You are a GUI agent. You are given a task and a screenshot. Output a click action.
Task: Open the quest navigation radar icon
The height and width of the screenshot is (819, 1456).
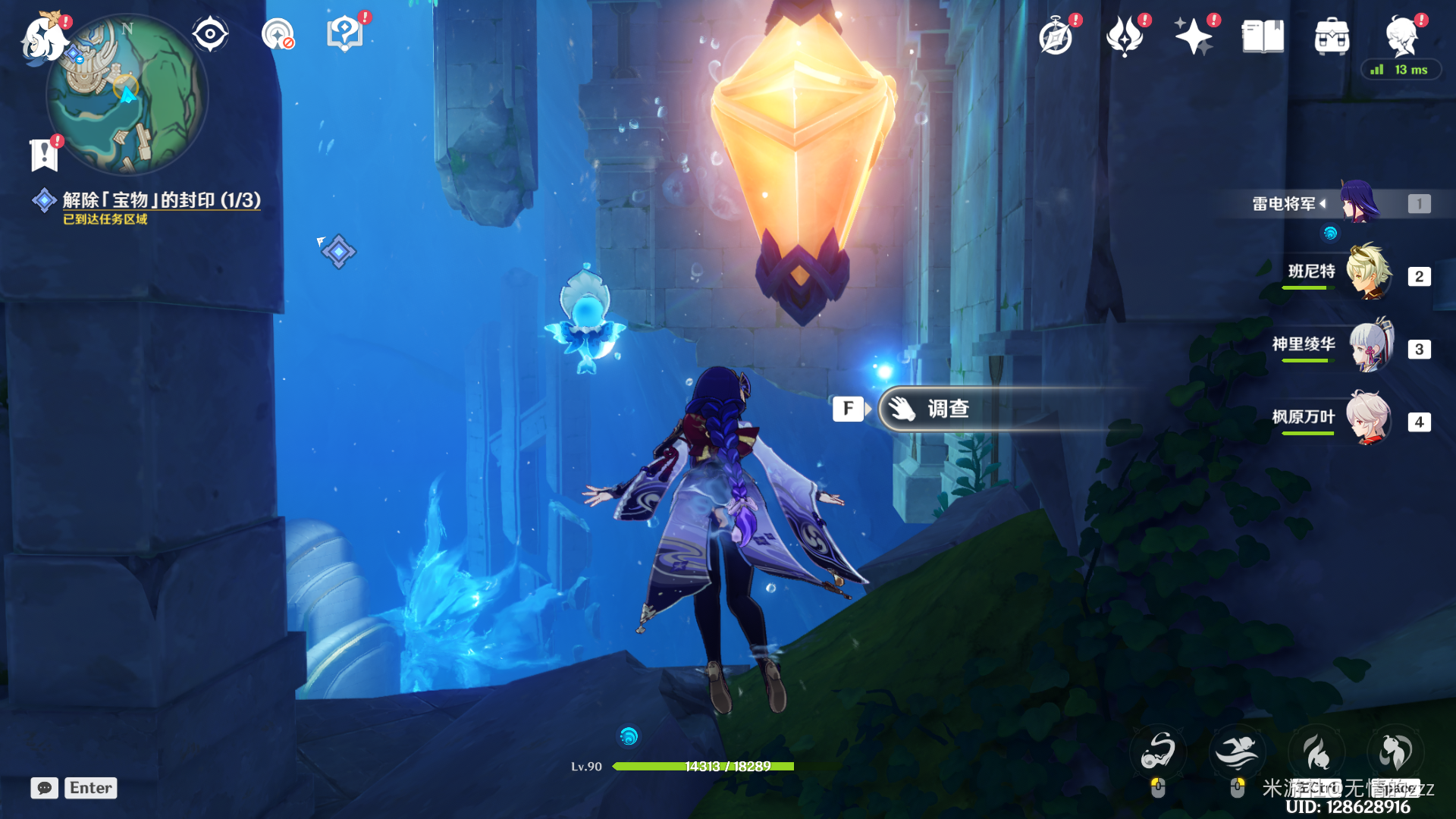click(x=278, y=34)
